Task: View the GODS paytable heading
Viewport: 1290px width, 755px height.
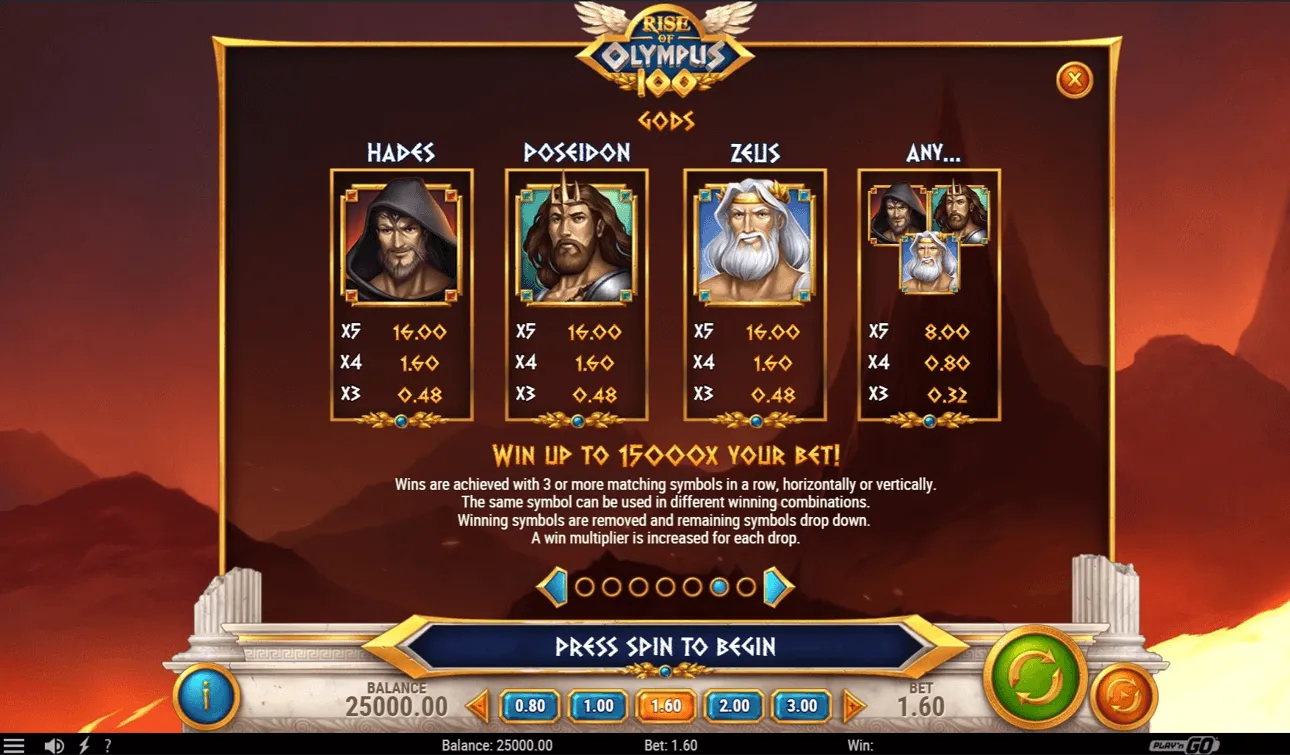Action: click(x=666, y=122)
